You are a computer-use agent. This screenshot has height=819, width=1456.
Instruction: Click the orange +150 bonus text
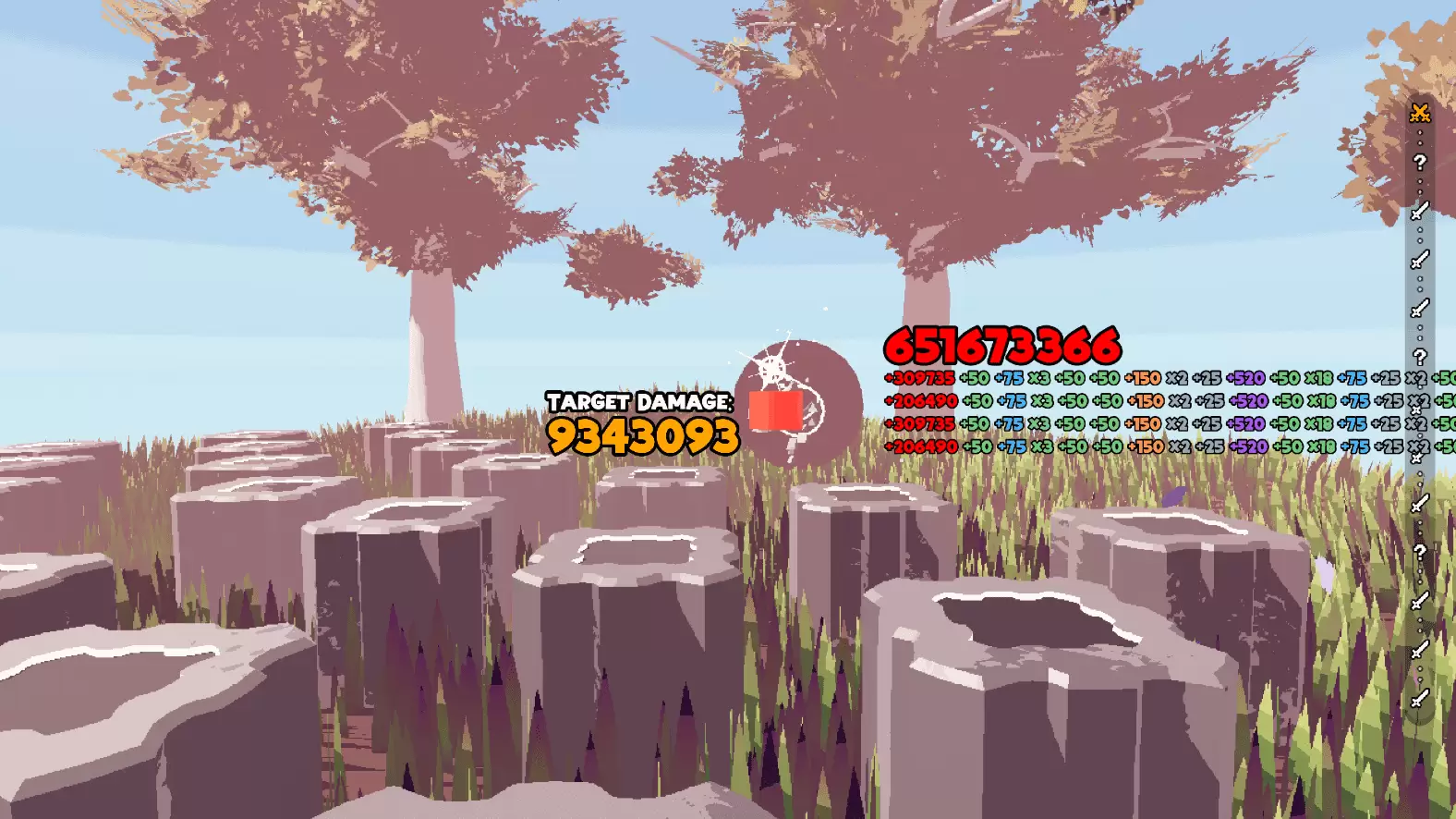tap(1144, 378)
